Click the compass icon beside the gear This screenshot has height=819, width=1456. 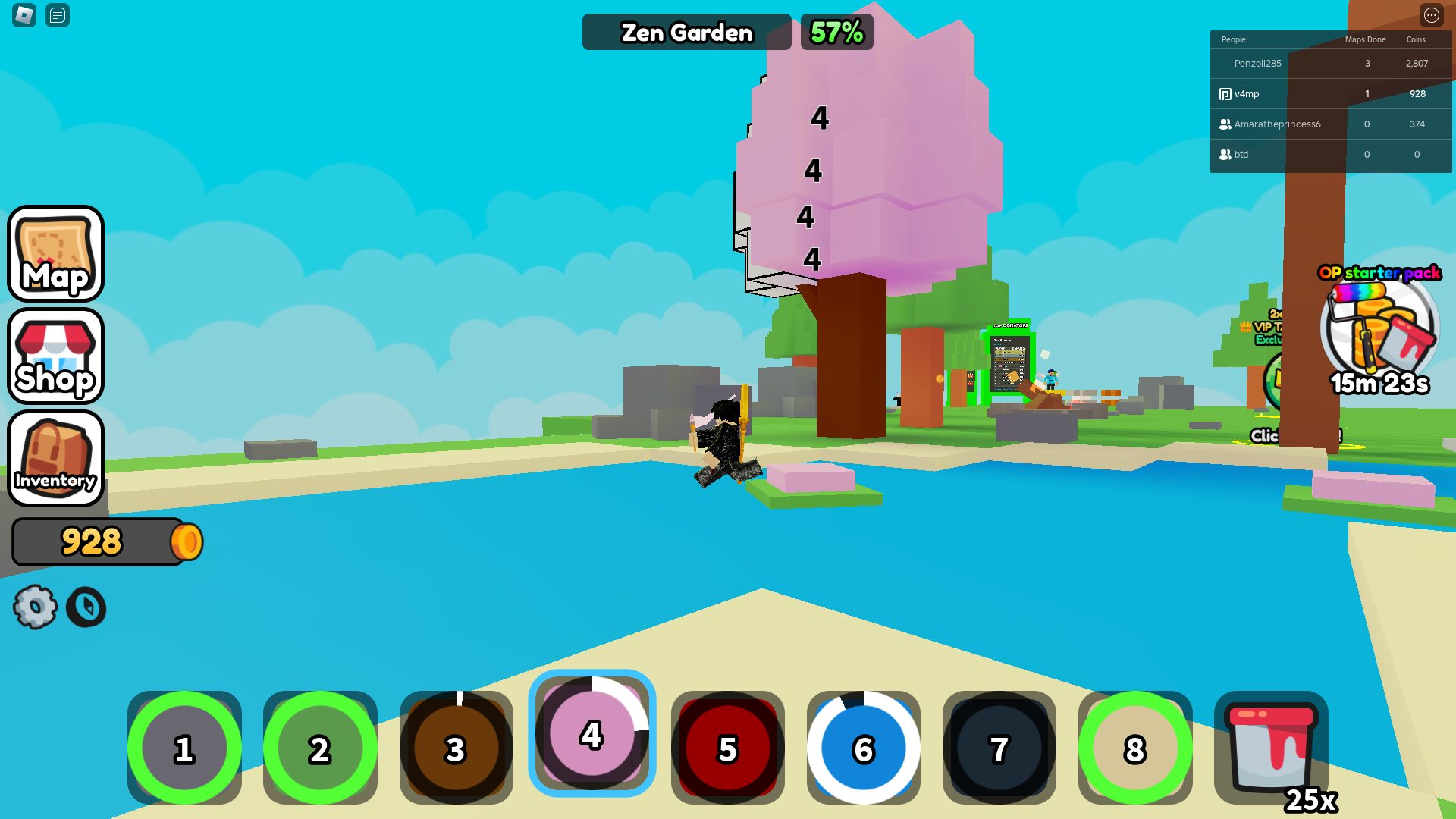point(86,607)
